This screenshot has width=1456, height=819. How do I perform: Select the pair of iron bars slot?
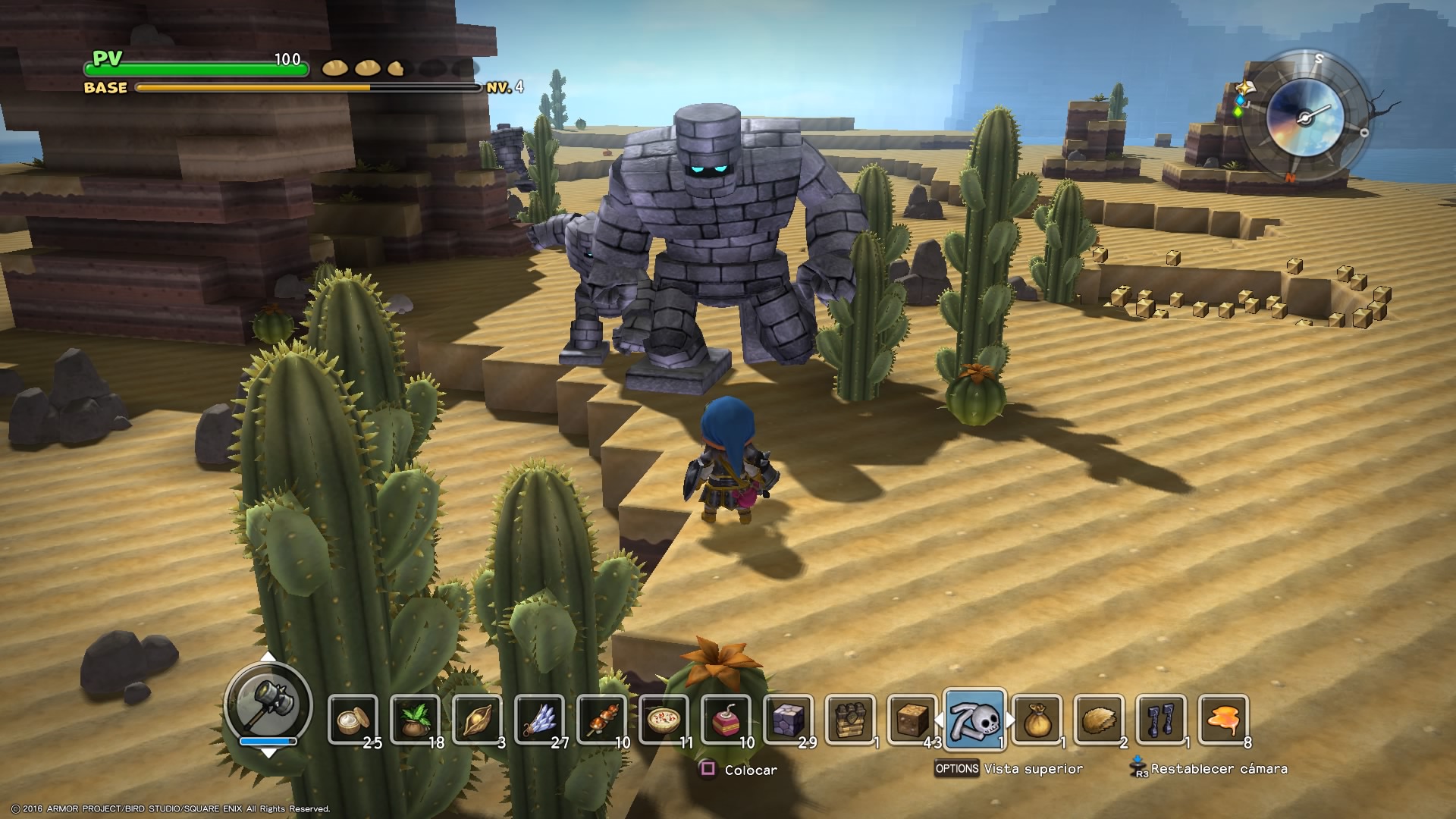pyautogui.click(x=1161, y=719)
